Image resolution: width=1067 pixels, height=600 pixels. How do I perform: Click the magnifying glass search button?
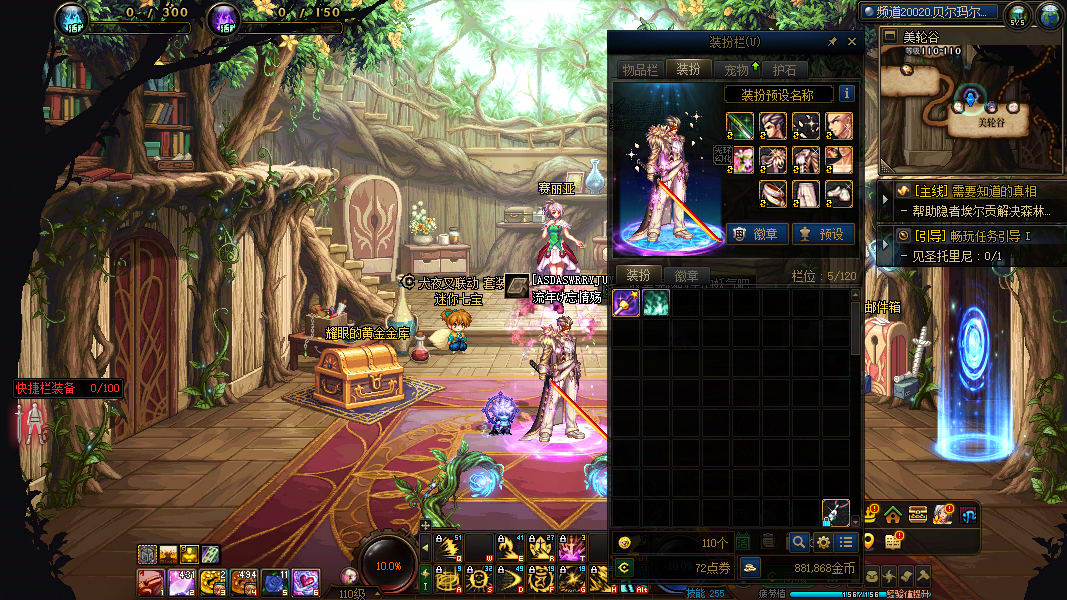coord(799,542)
